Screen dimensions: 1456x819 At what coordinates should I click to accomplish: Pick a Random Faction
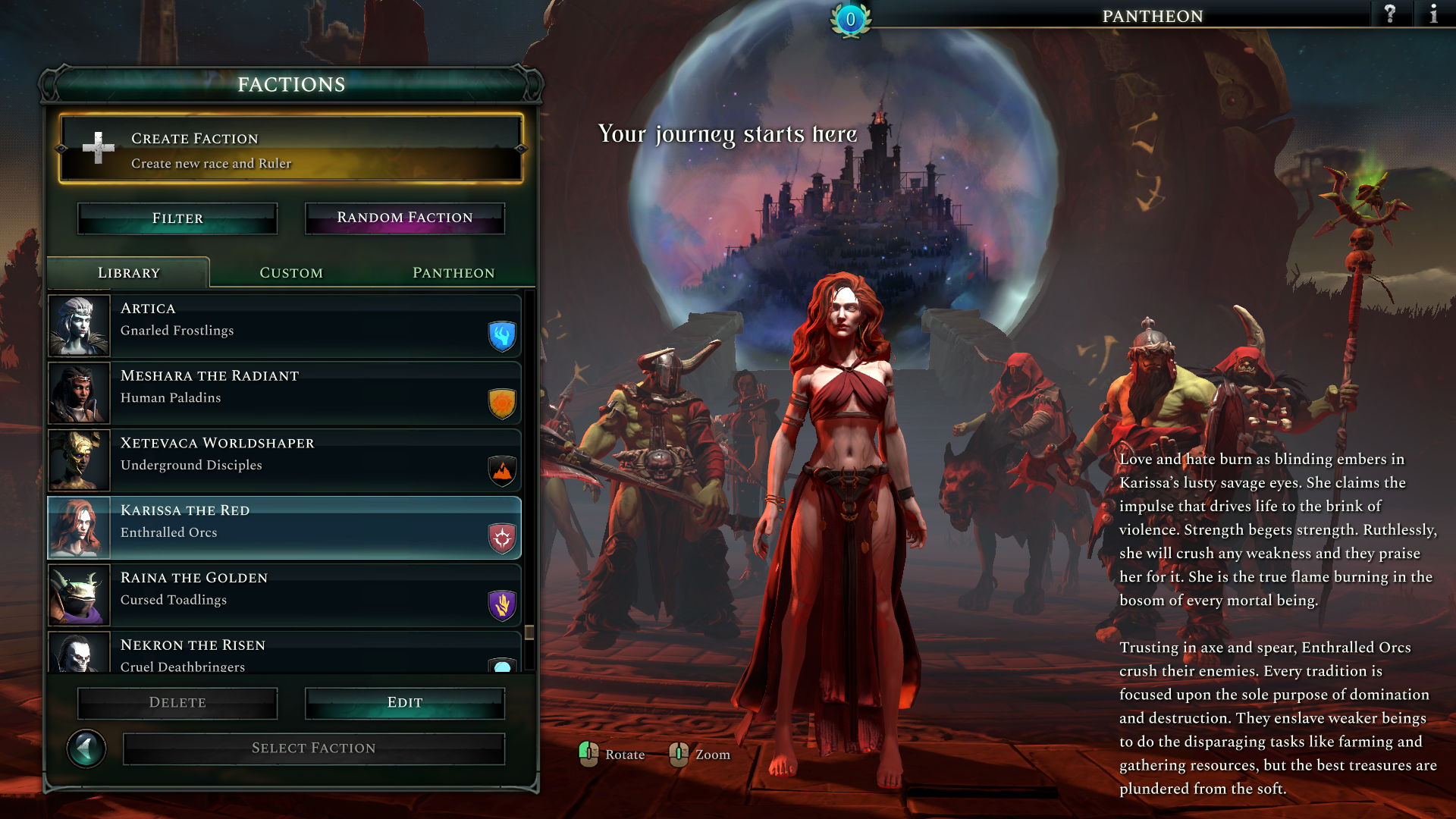pyautogui.click(x=405, y=218)
